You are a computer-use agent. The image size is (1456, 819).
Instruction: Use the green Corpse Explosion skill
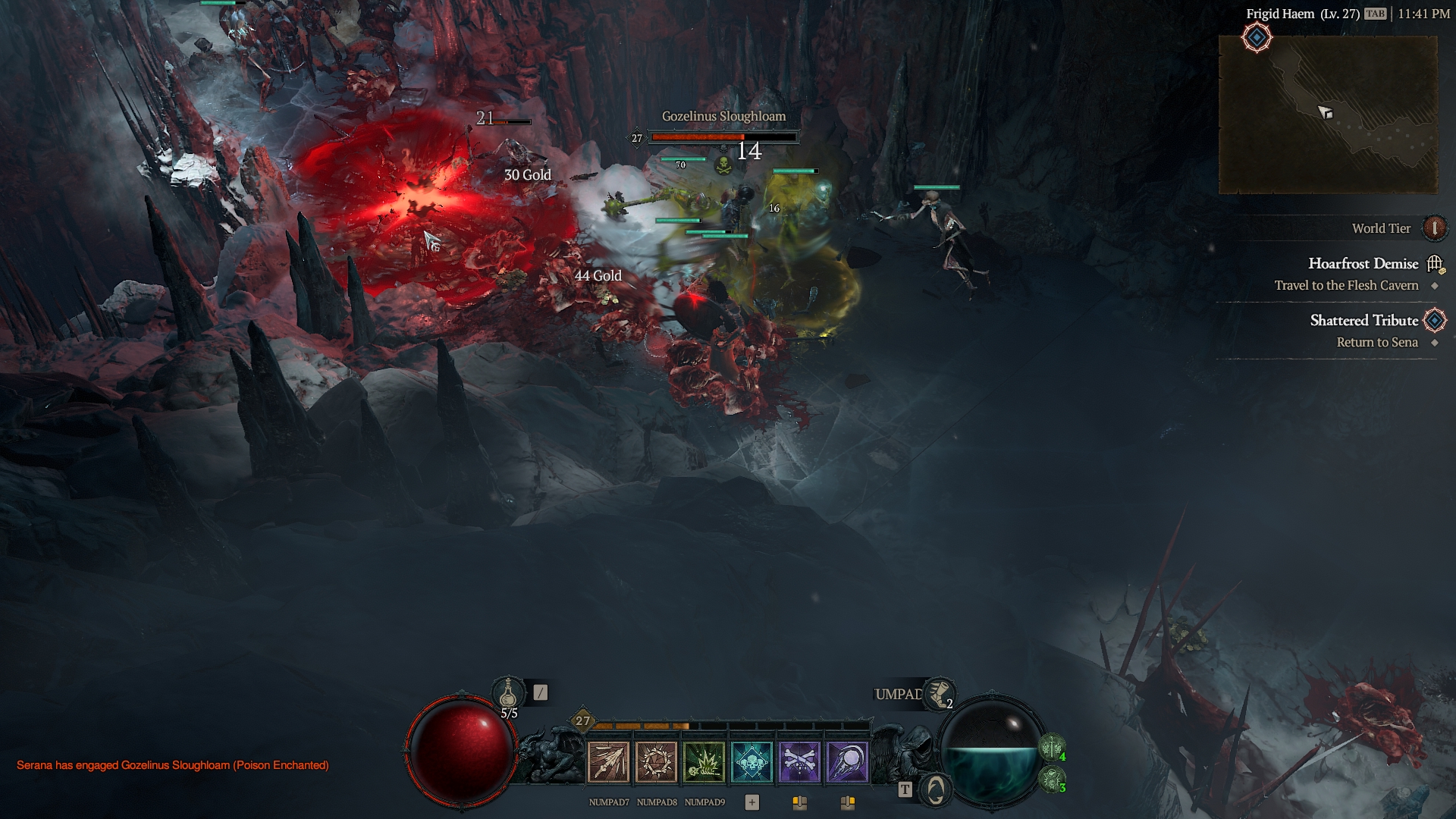coord(704,761)
